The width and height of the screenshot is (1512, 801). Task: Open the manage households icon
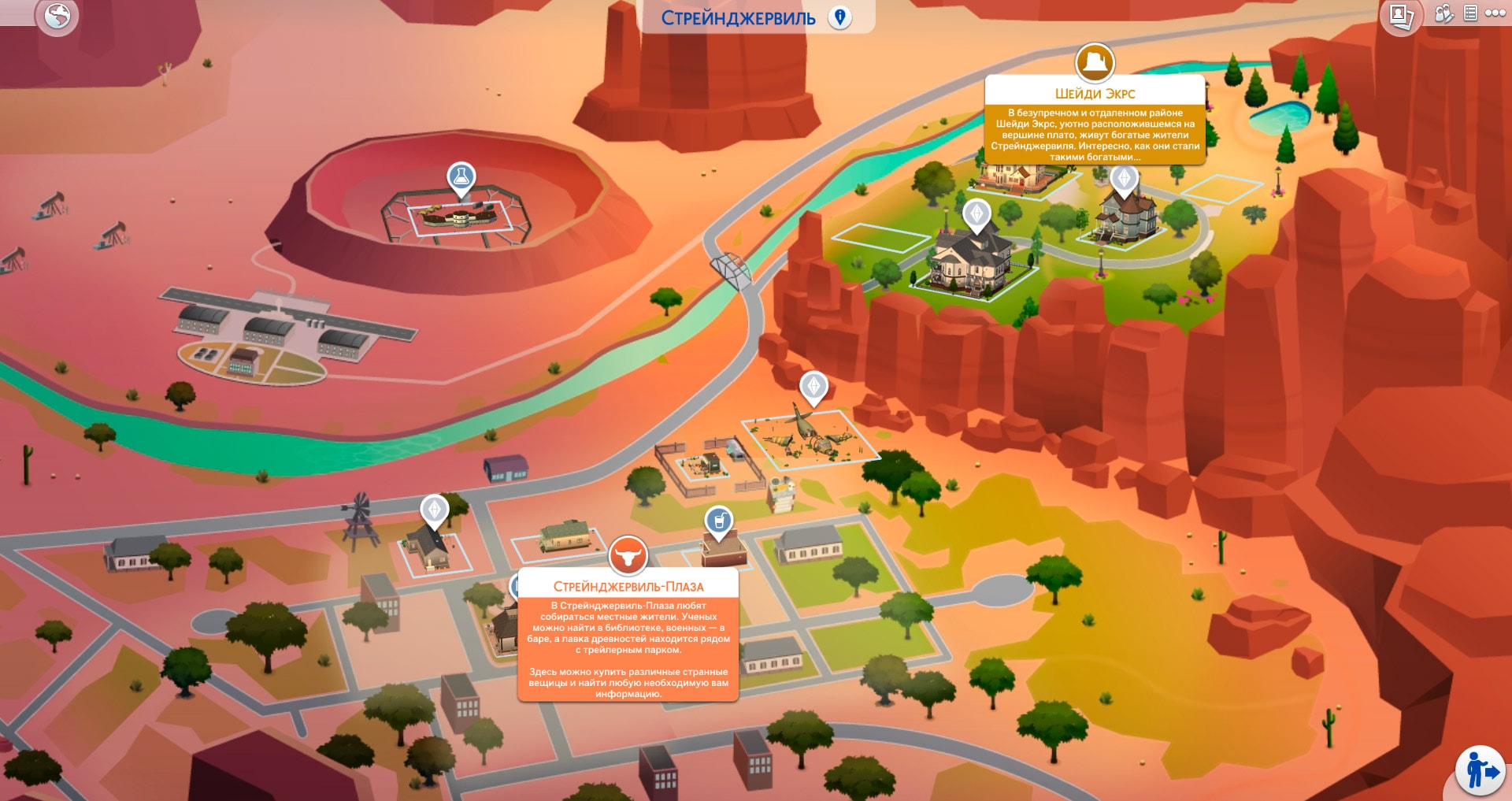click(x=1443, y=13)
